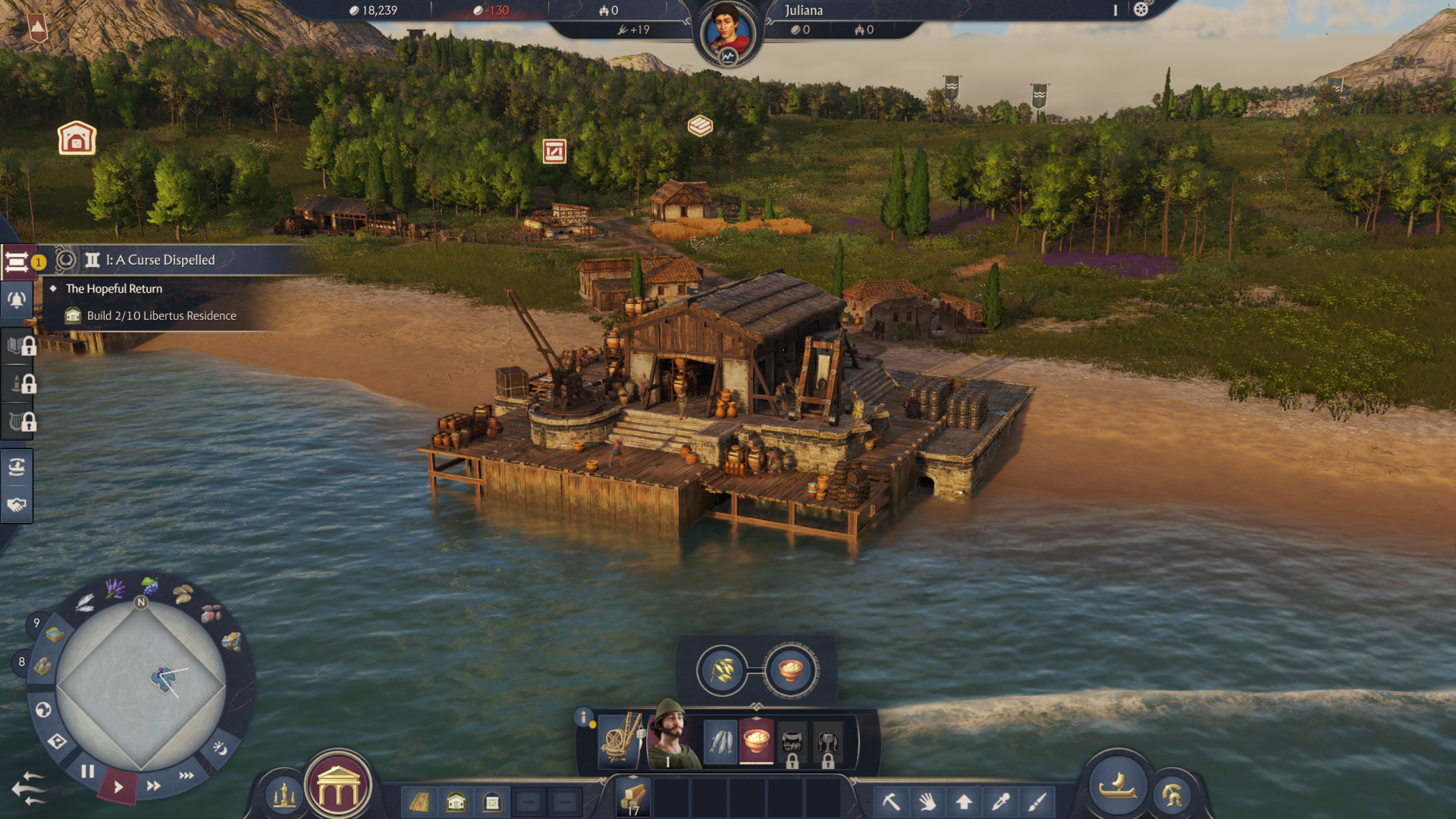This screenshot has width=1456, height=819.
Task: Open the settings gear in the top bar
Action: [x=1141, y=10]
